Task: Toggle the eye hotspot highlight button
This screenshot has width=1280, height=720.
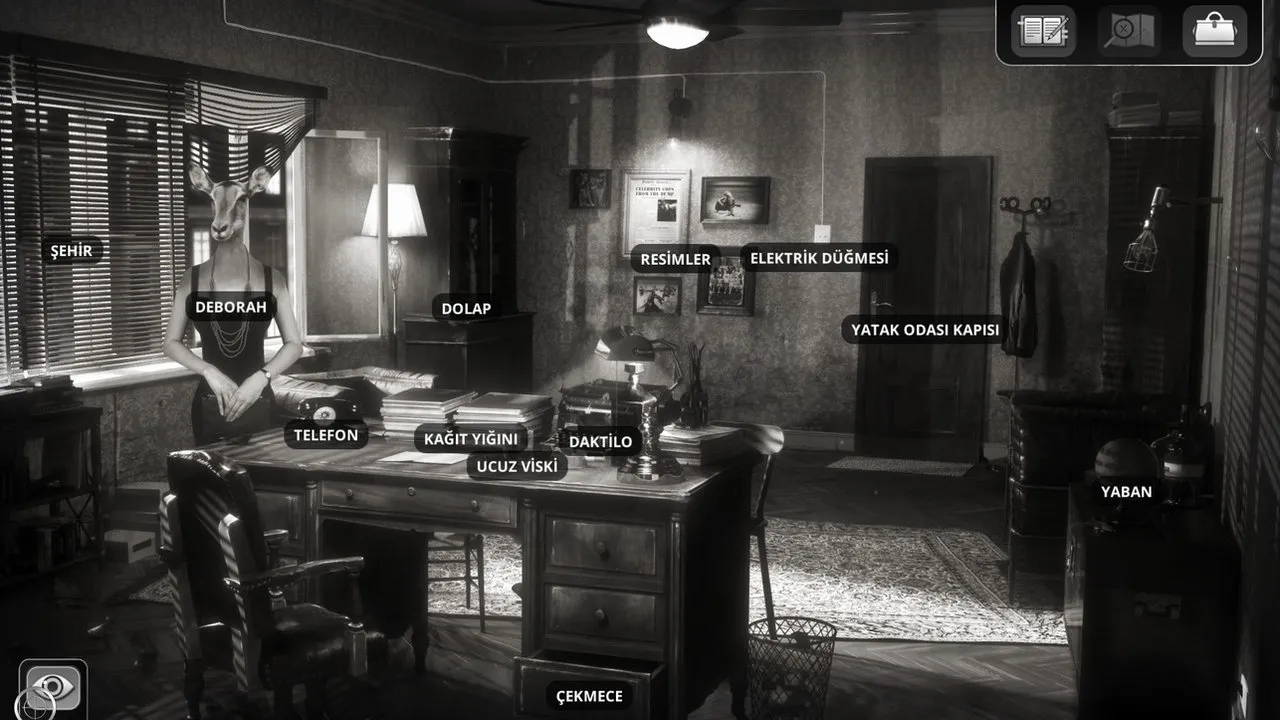Action: [53, 688]
